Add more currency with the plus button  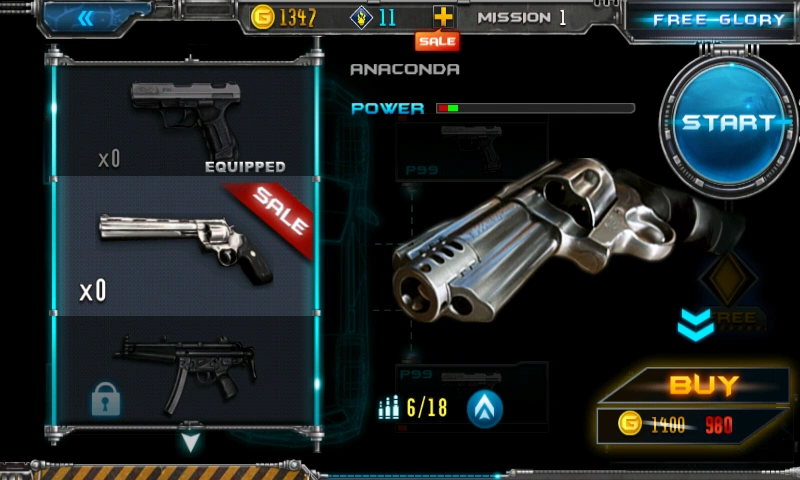tap(443, 17)
